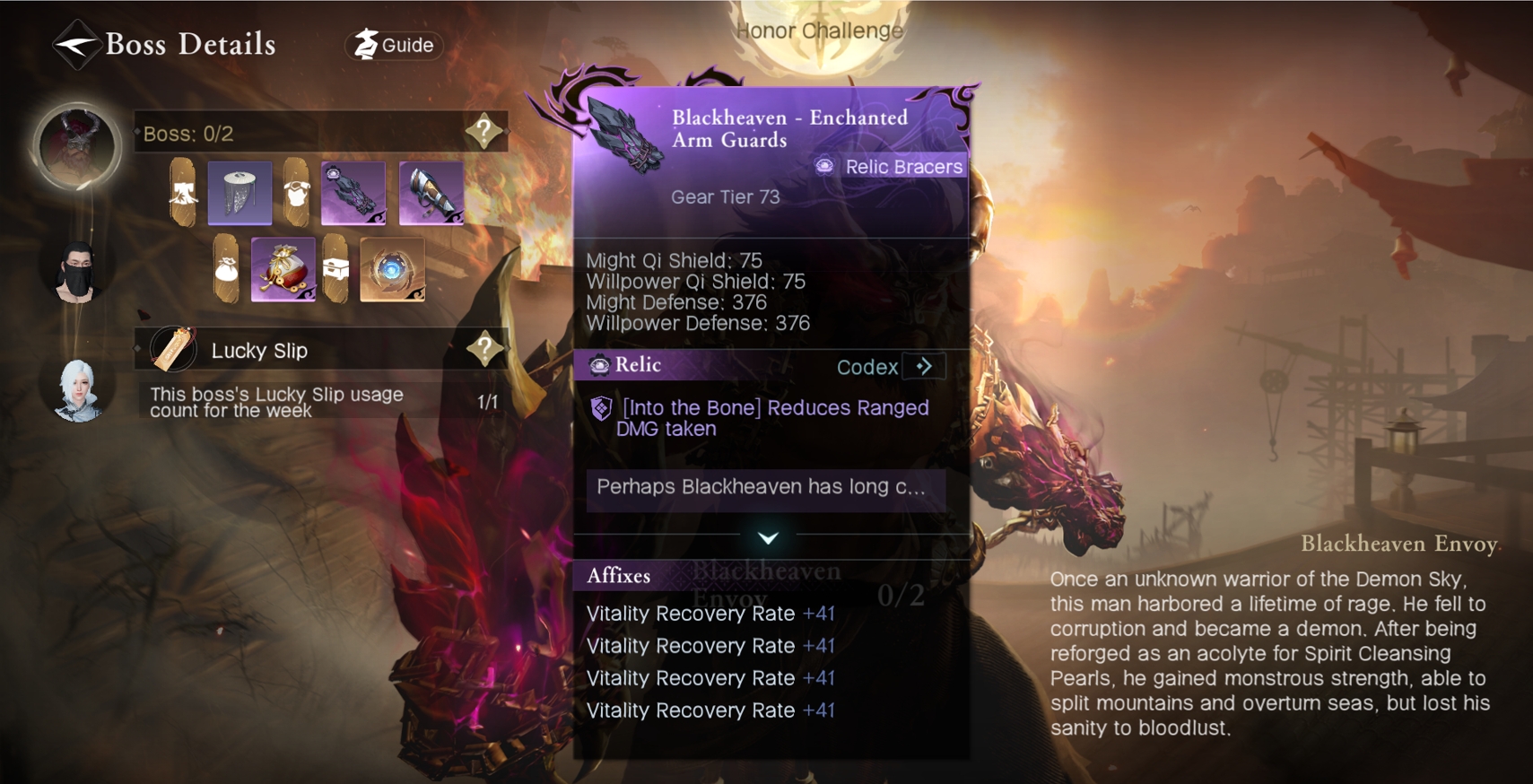Image resolution: width=1533 pixels, height=784 pixels.
Task: Open the Relic Codex link
Action: [885, 366]
